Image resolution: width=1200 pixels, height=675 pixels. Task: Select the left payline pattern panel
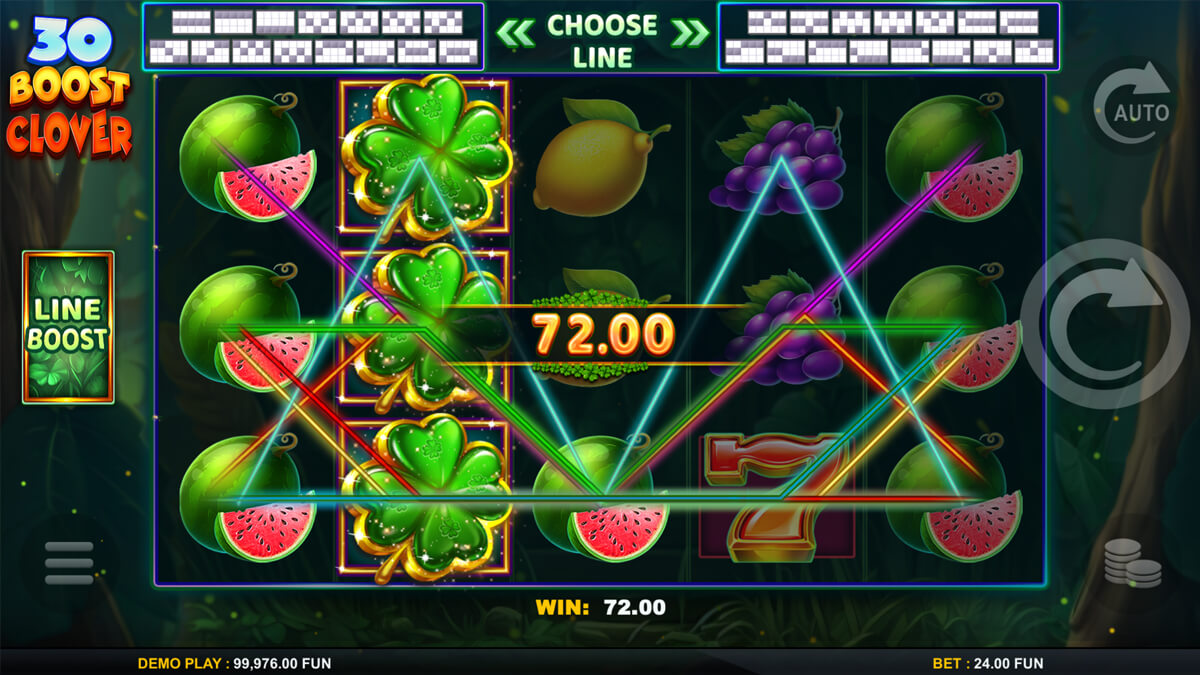[x=313, y=37]
